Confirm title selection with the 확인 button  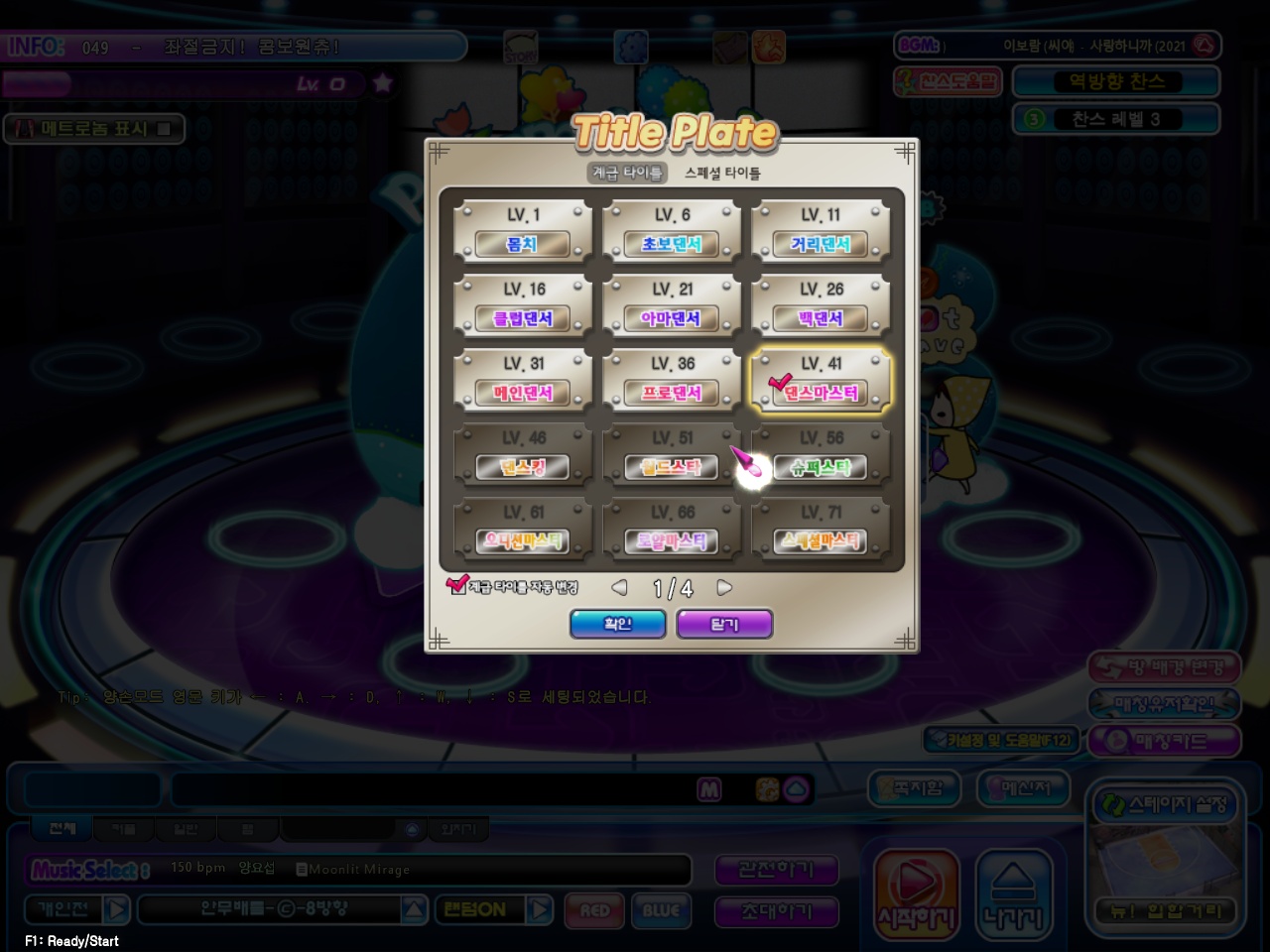[x=617, y=624]
